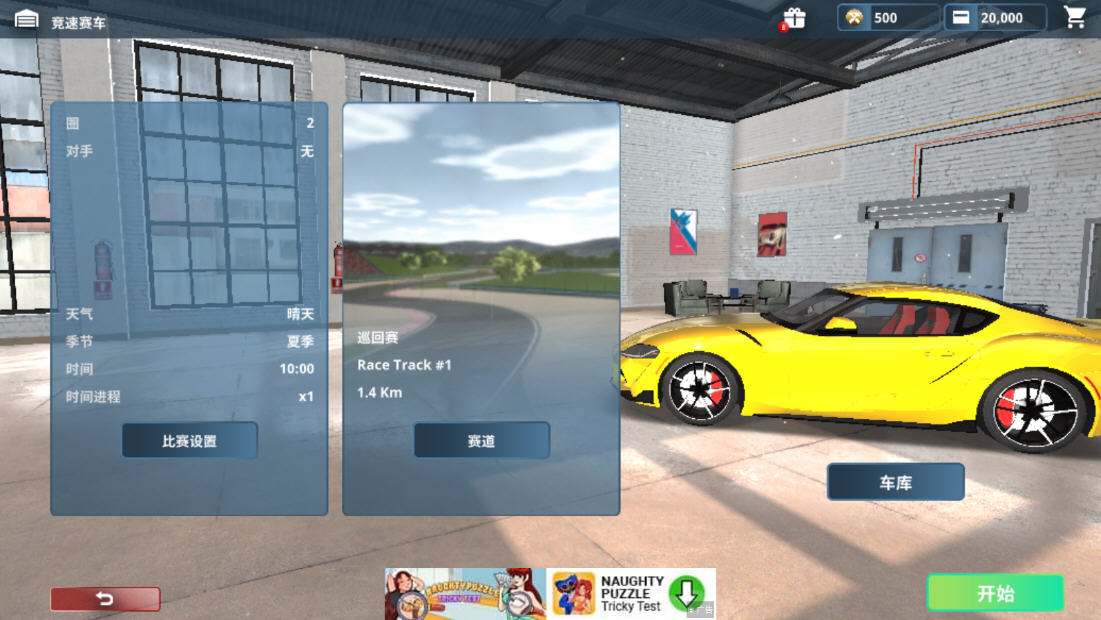The height and width of the screenshot is (620, 1101).
Task: Open the shopping cart store
Action: [1075, 17]
